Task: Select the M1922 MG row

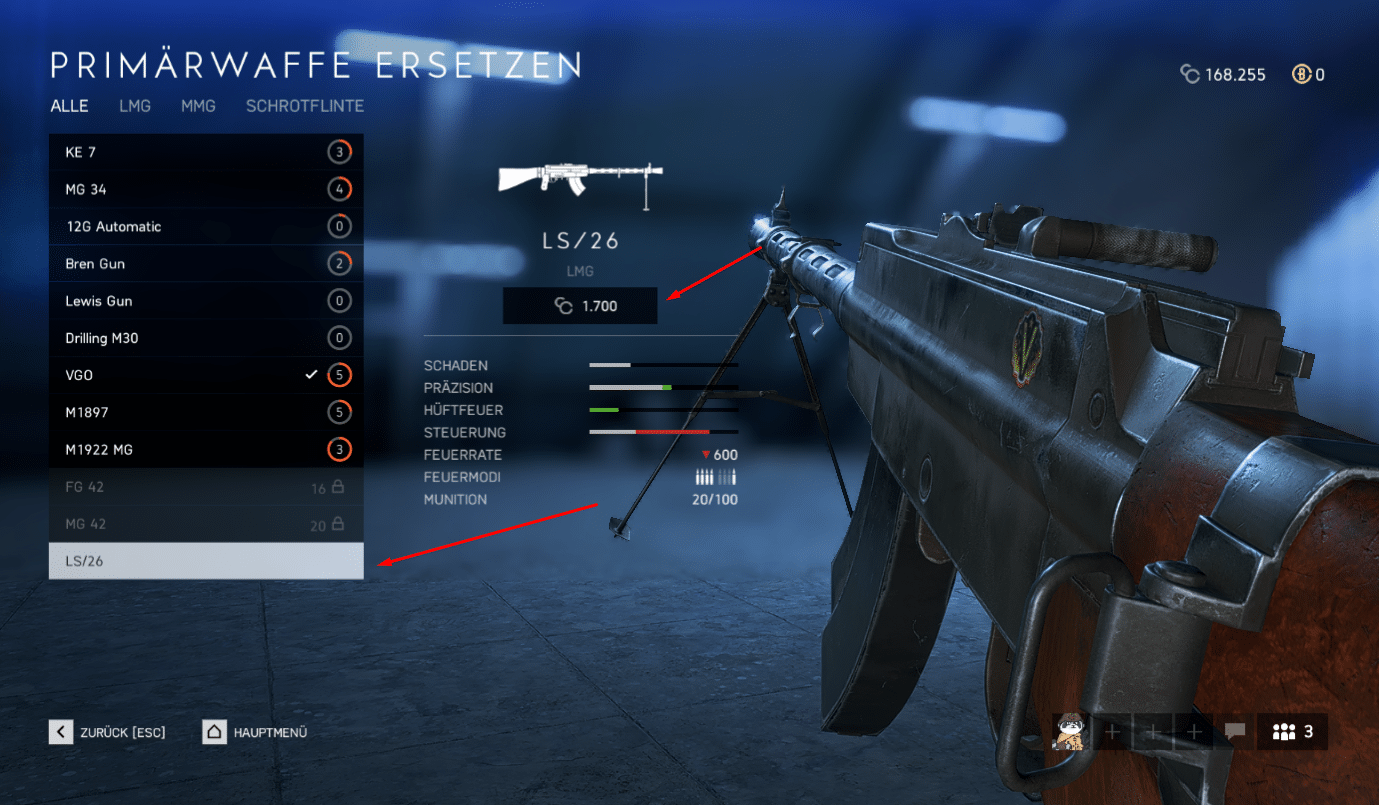Action: tap(206, 450)
